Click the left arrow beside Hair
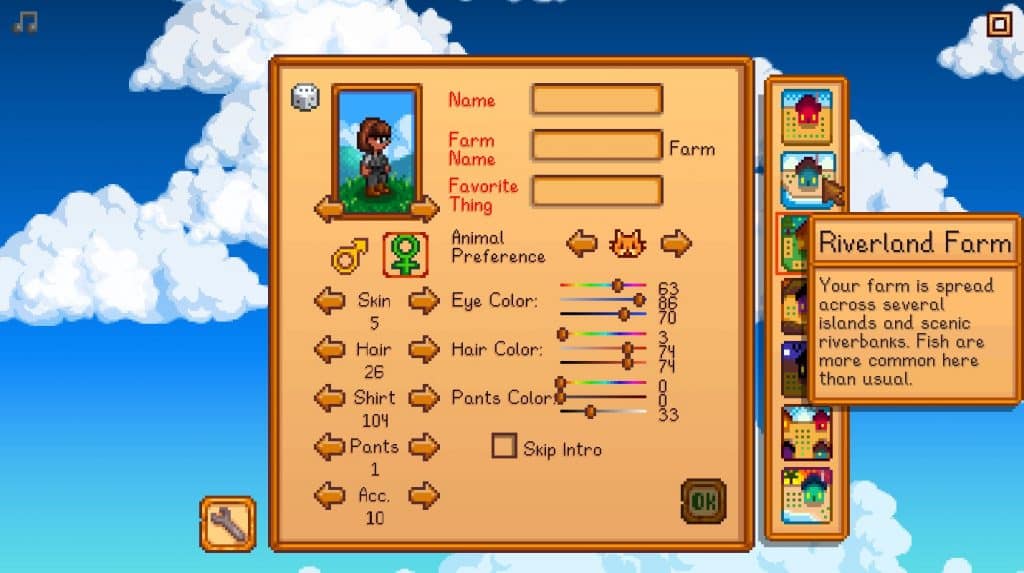The width and height of the screenshot is (1024, 573). point(330,349)
